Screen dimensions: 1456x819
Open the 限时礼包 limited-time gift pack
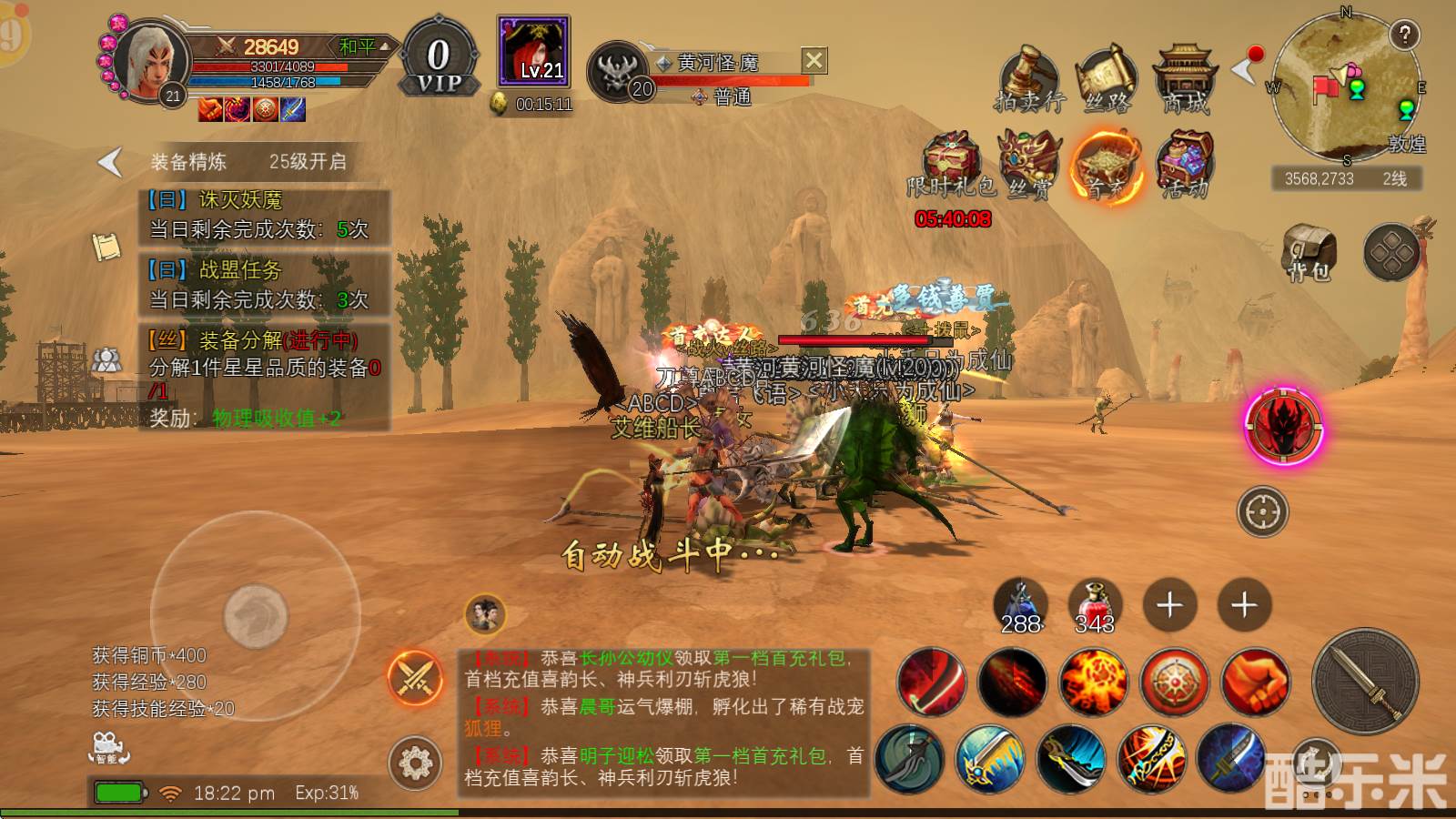point(952,165)
